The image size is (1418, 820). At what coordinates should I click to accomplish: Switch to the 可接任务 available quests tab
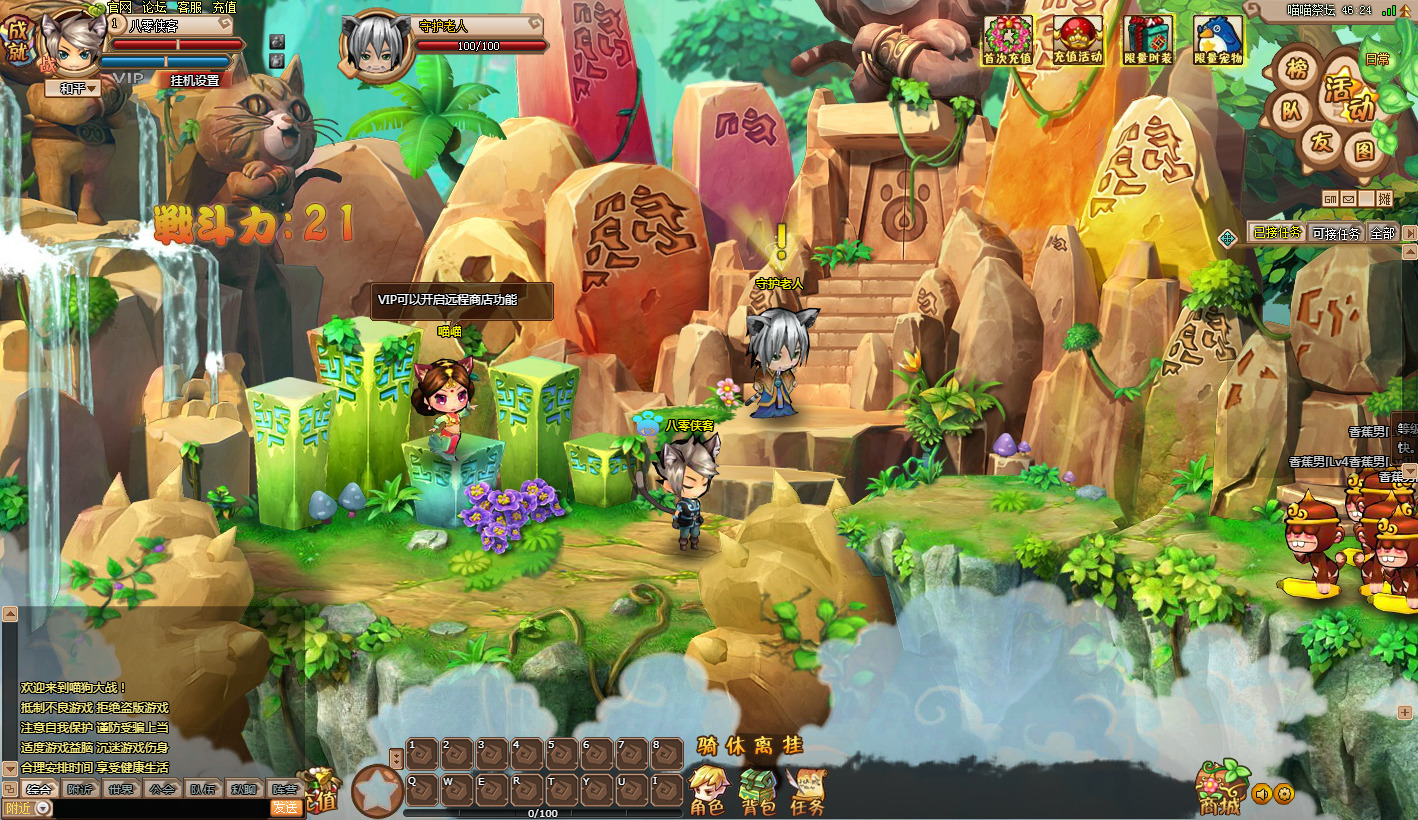(1336, 233)
